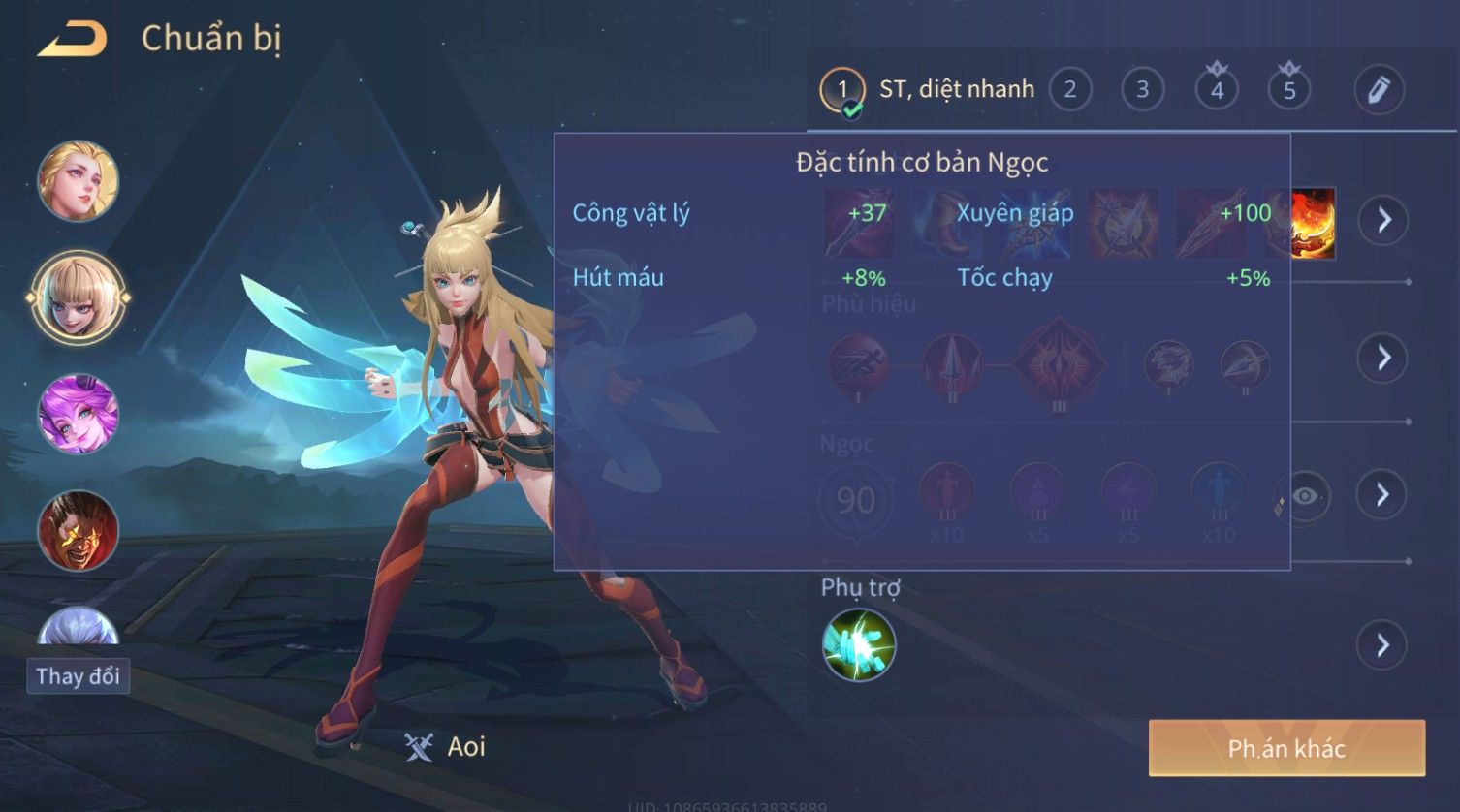Go back using the return arrow
This screenshot has width=1460, height=812.
(72, 39)
